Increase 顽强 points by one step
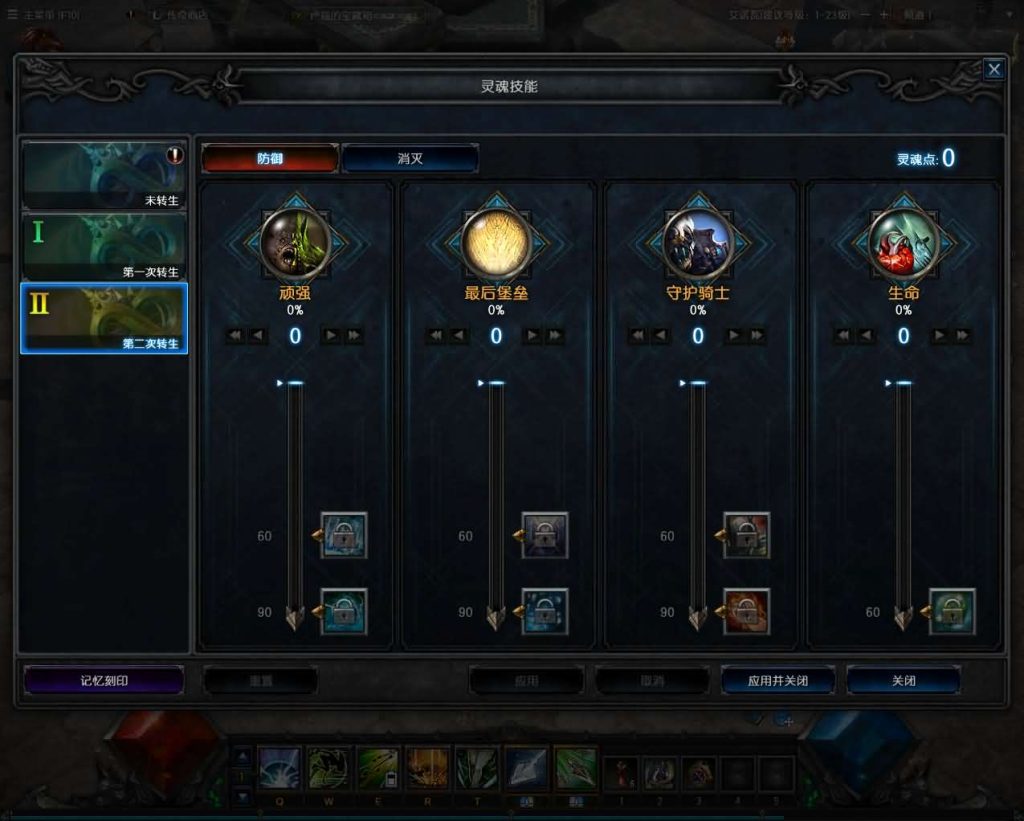 click(x=331, y=336)
